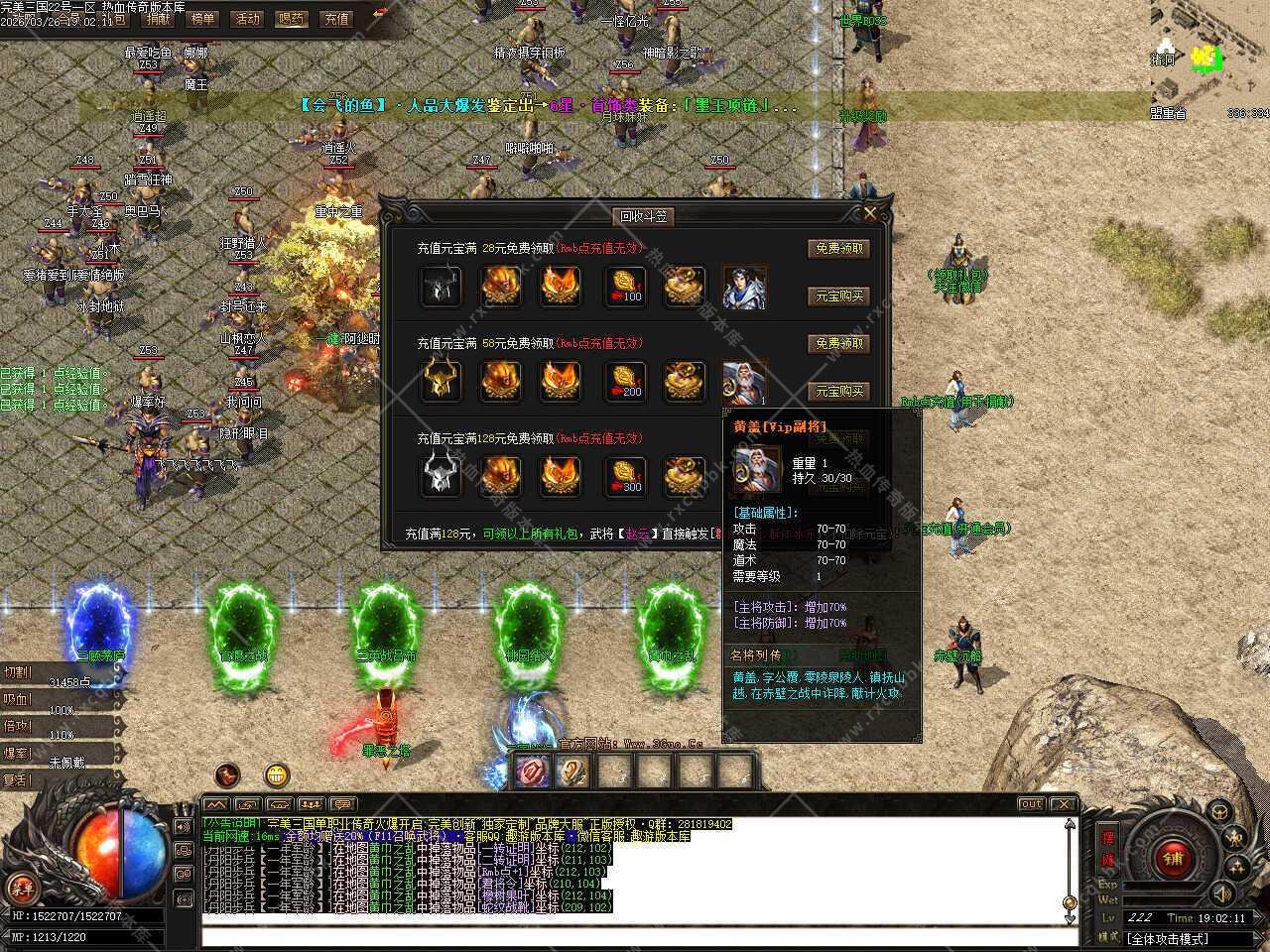Open the 活动 events menu
The image size is (1270, 952).
coord(246,18)
